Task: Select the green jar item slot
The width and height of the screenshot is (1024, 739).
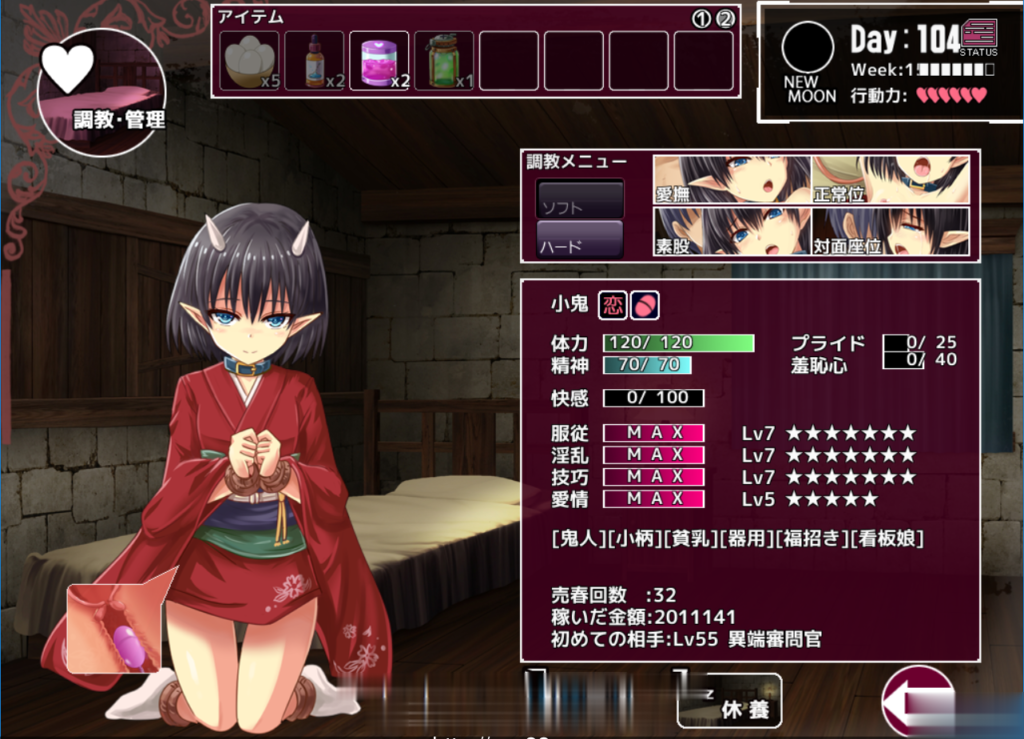Action: (x=444, y=61)
